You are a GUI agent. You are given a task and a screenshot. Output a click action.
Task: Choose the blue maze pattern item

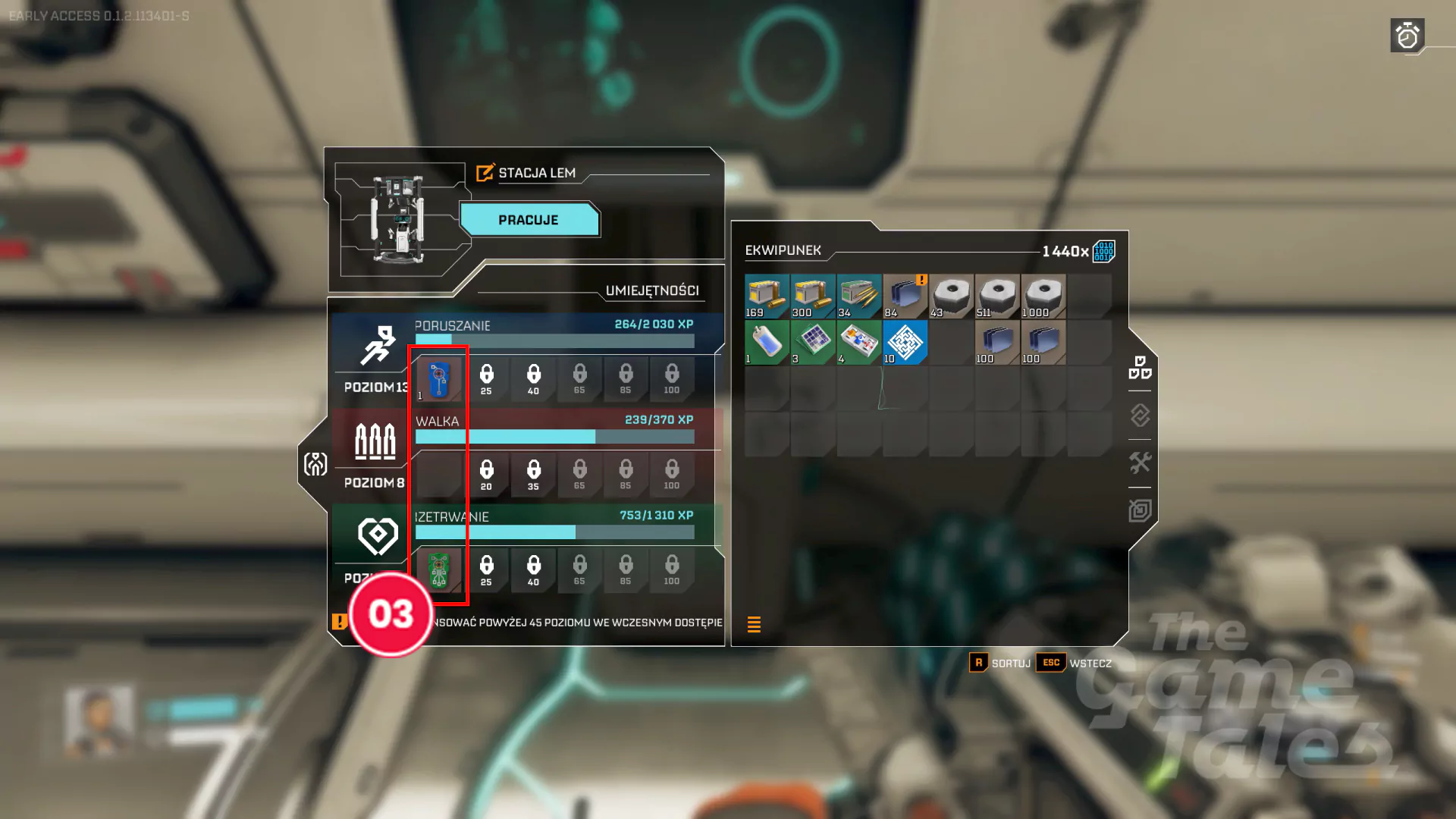click(905, 342)
